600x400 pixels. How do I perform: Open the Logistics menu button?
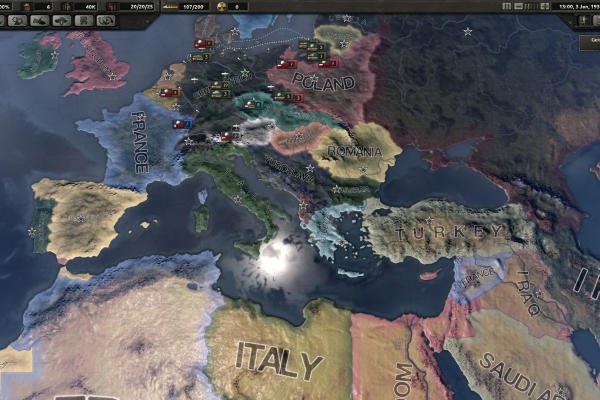click(105, 19)
